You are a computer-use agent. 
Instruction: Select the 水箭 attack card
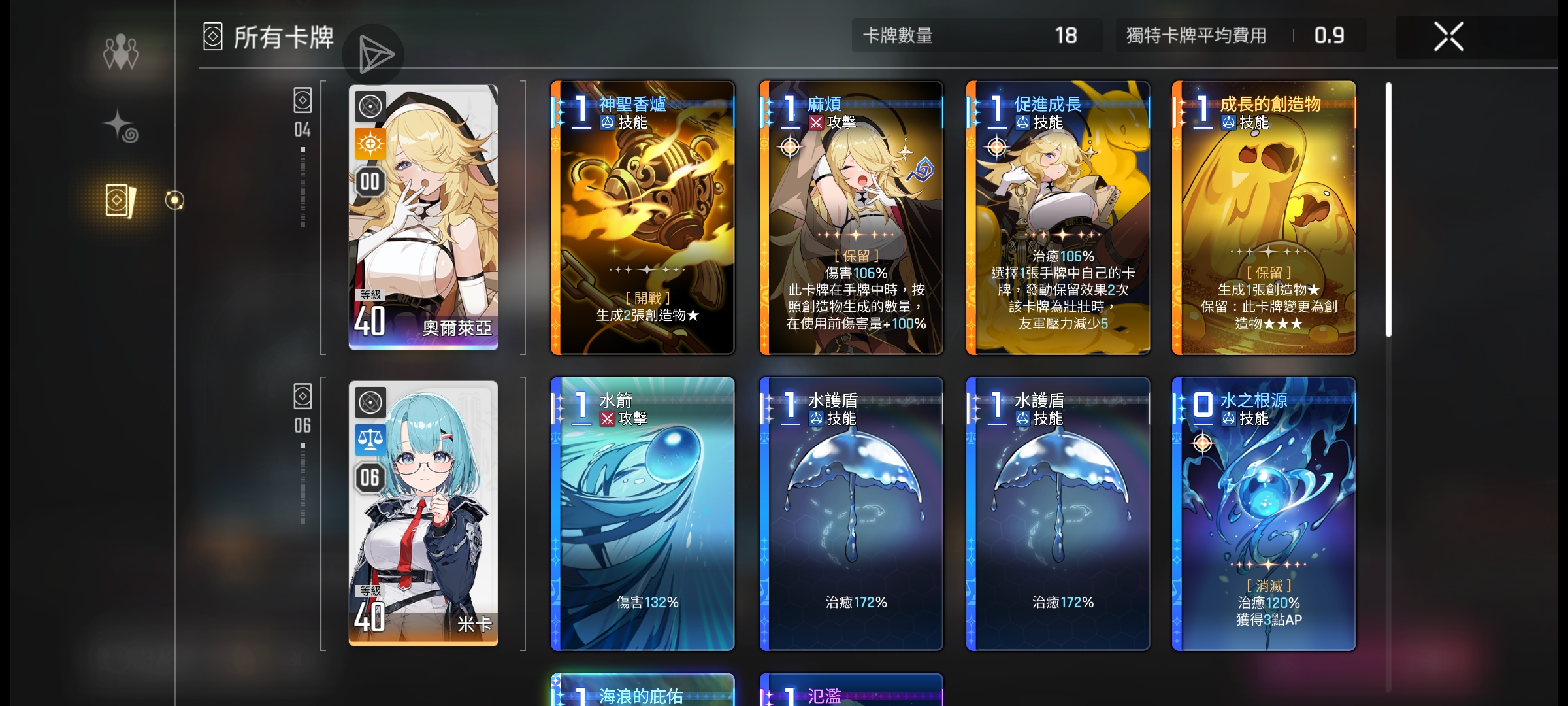click(x=642, y=516)
